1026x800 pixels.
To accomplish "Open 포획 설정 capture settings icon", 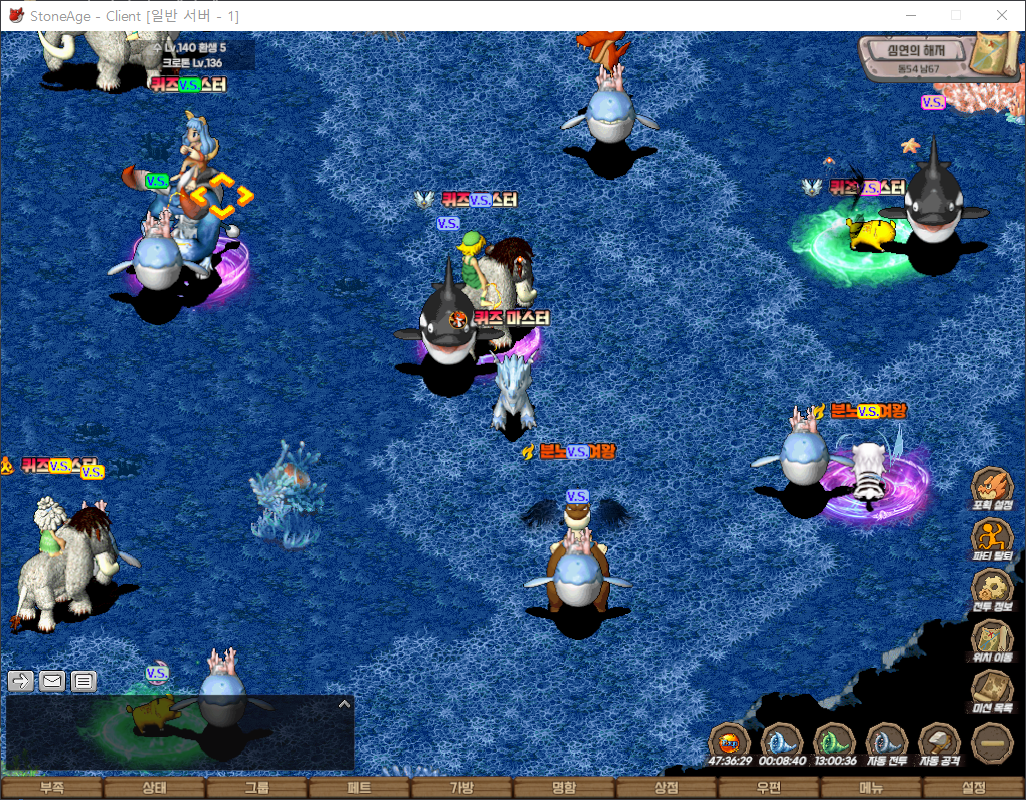I will (992, 486).
